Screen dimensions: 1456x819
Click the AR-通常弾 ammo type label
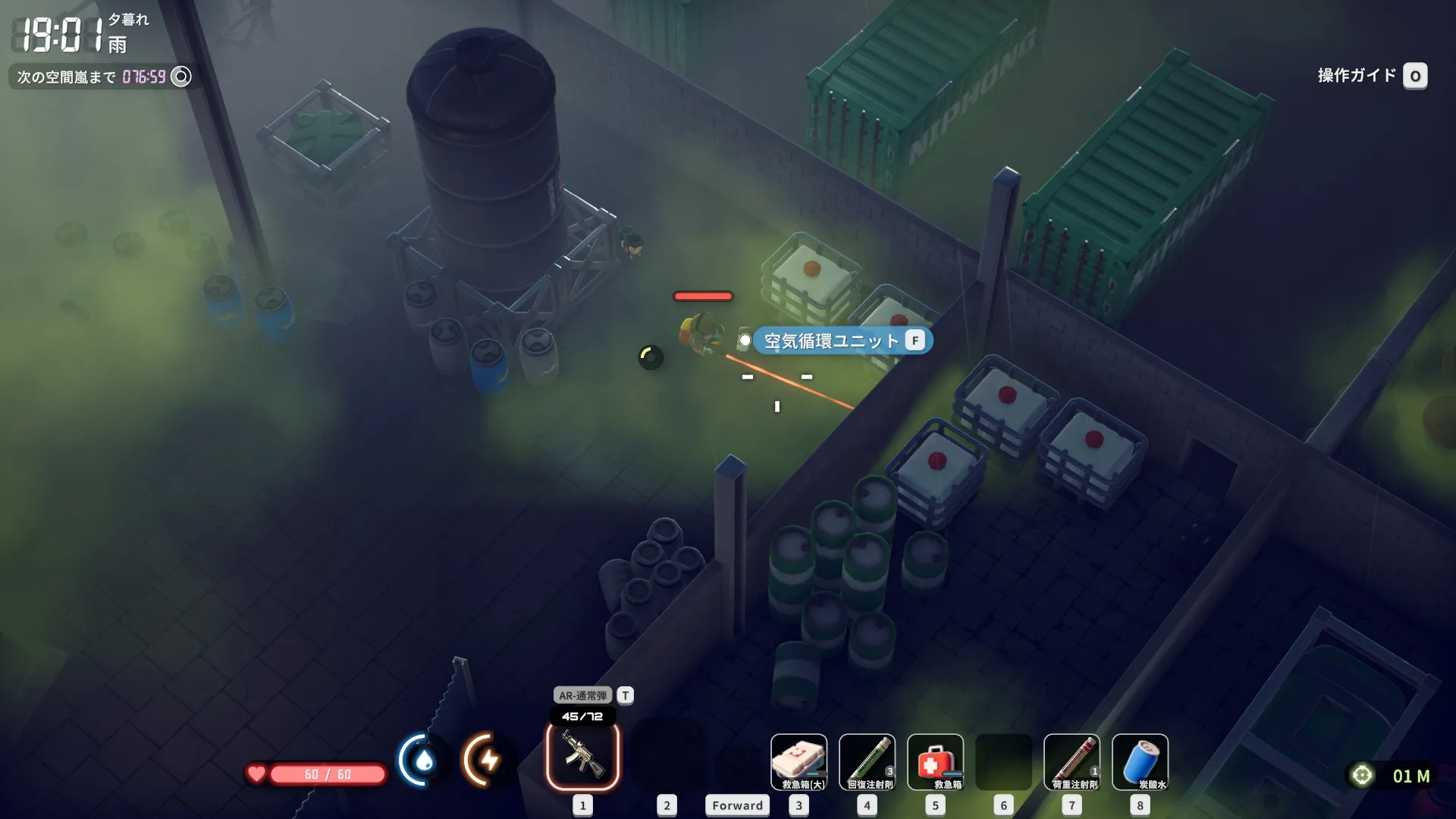click(582, 695)
